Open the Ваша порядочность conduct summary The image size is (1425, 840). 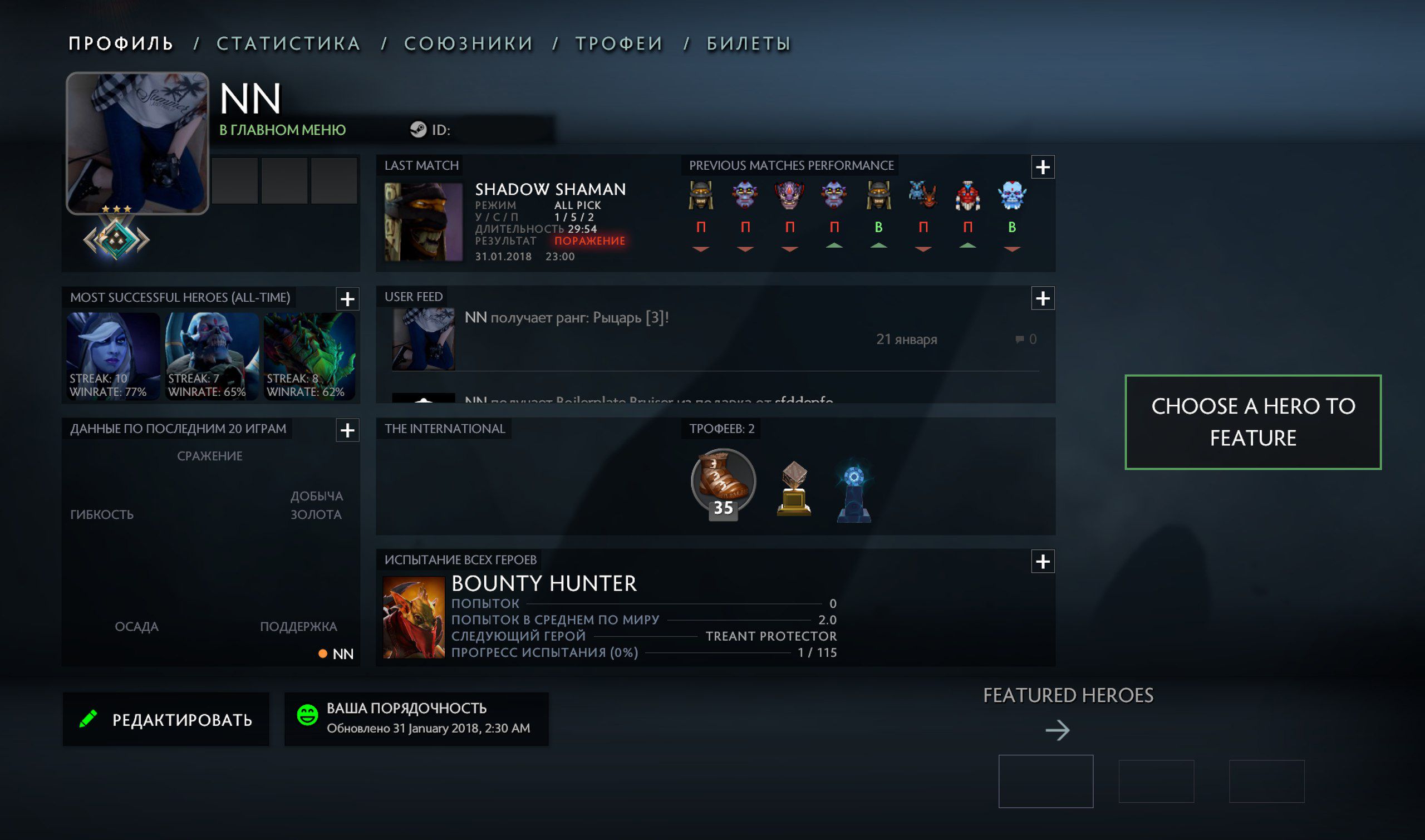pyautogui.click(x=416, y=718)
